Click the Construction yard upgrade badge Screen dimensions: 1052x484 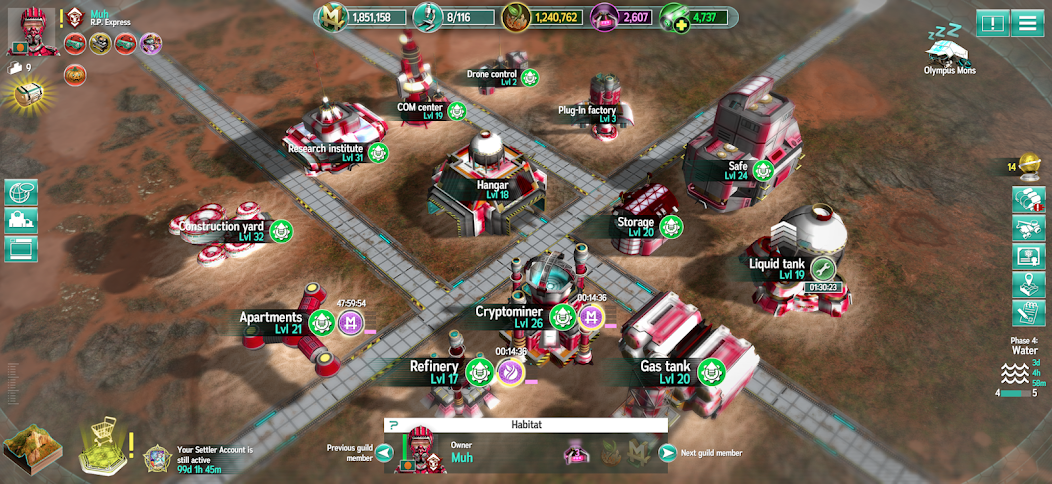coord(281,231)
